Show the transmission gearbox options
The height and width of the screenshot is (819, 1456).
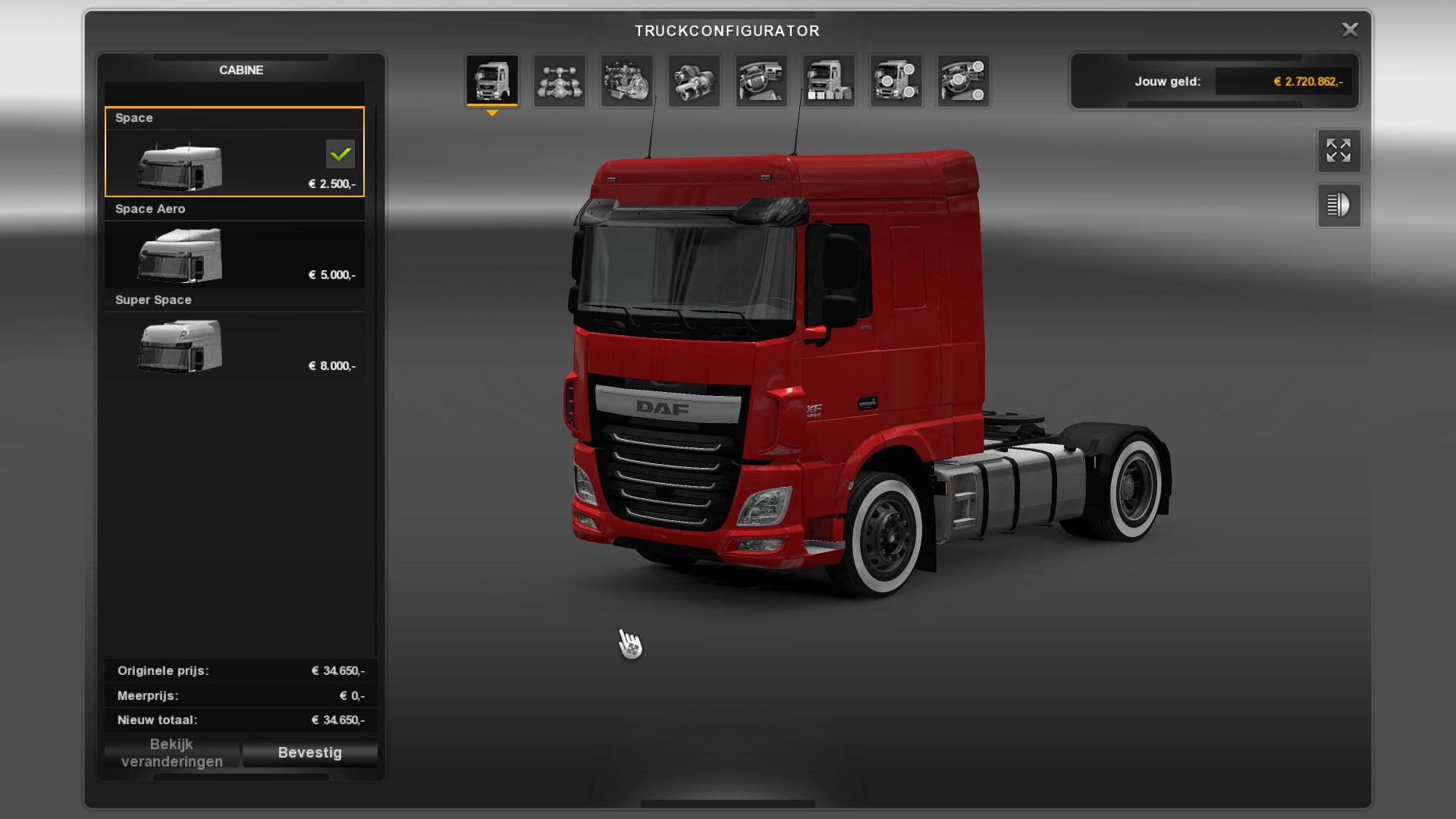[695, 80]
